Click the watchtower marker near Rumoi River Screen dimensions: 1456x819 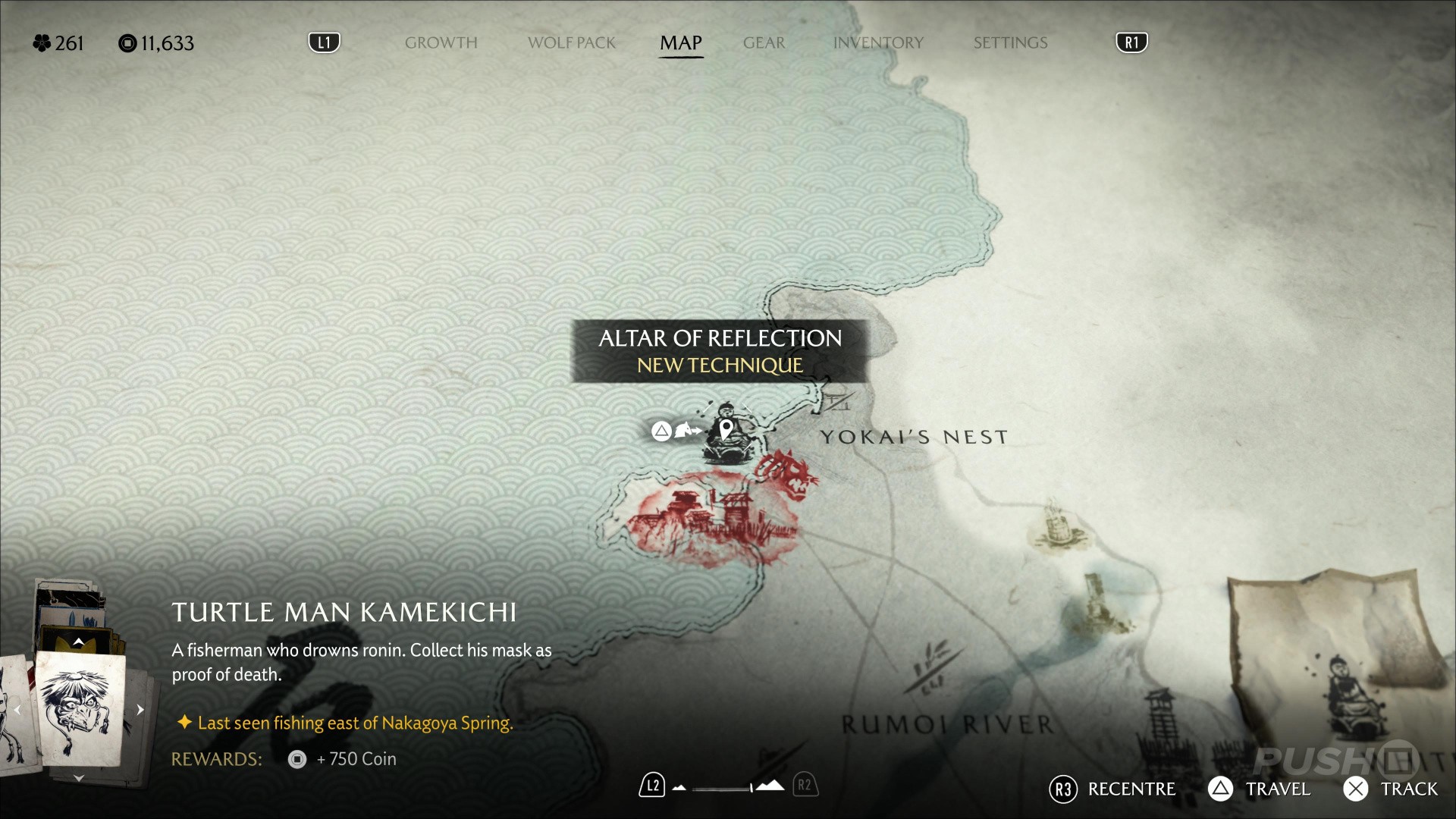(x=1160, y=720)
